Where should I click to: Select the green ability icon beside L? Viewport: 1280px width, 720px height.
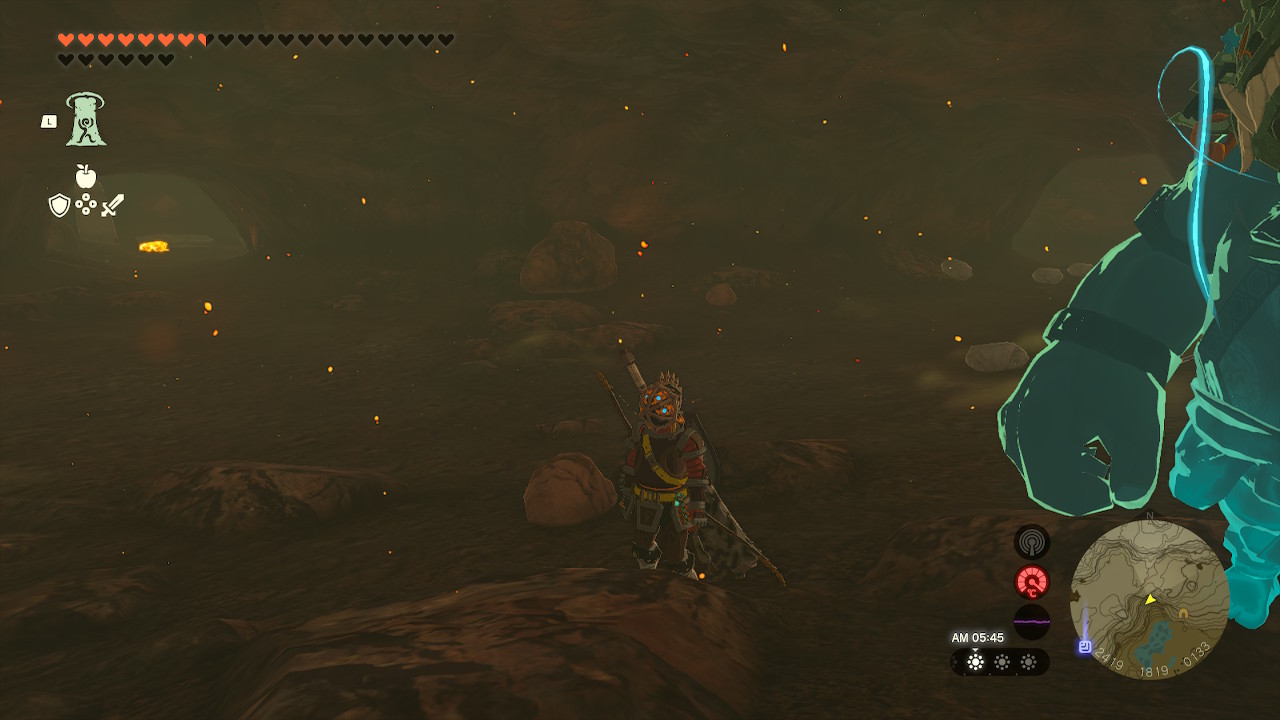tap(86, 120)
